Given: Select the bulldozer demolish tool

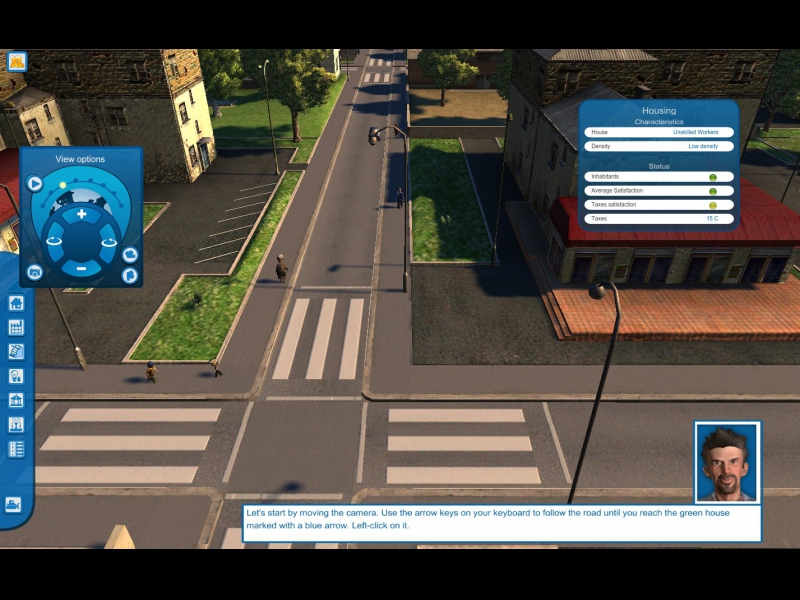Looking at the screenshot, I should click(14, 504).
